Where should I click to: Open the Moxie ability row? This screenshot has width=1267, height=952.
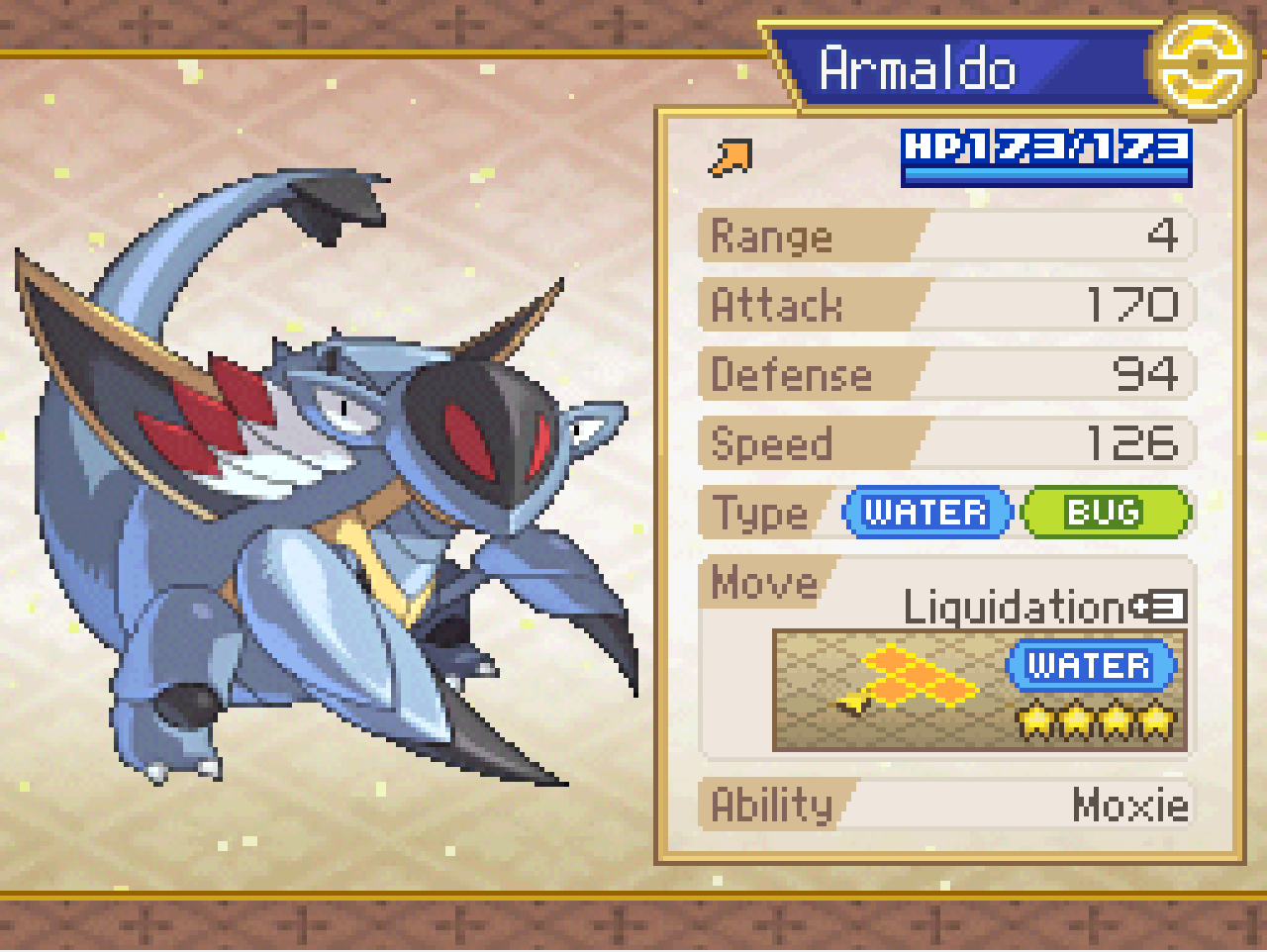click(945, 805)
